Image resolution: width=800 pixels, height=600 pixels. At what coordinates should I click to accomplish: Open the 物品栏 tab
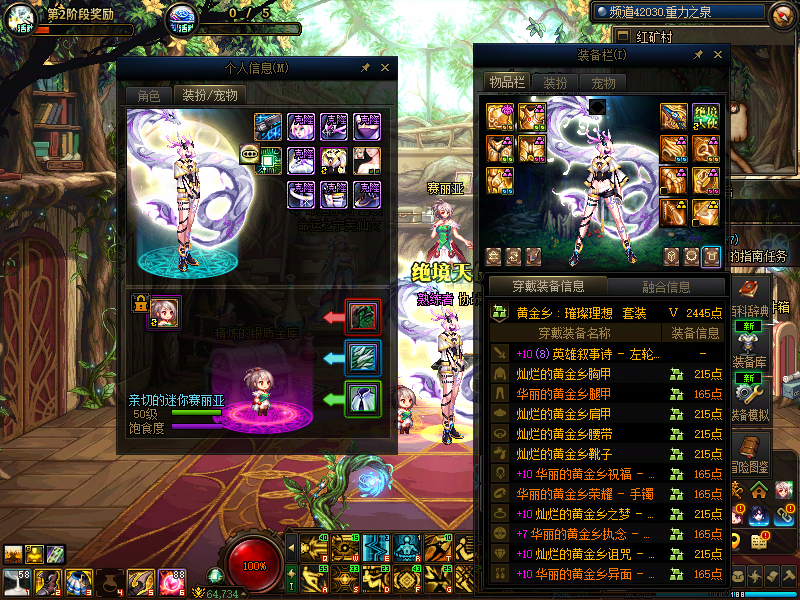point(506,82)
